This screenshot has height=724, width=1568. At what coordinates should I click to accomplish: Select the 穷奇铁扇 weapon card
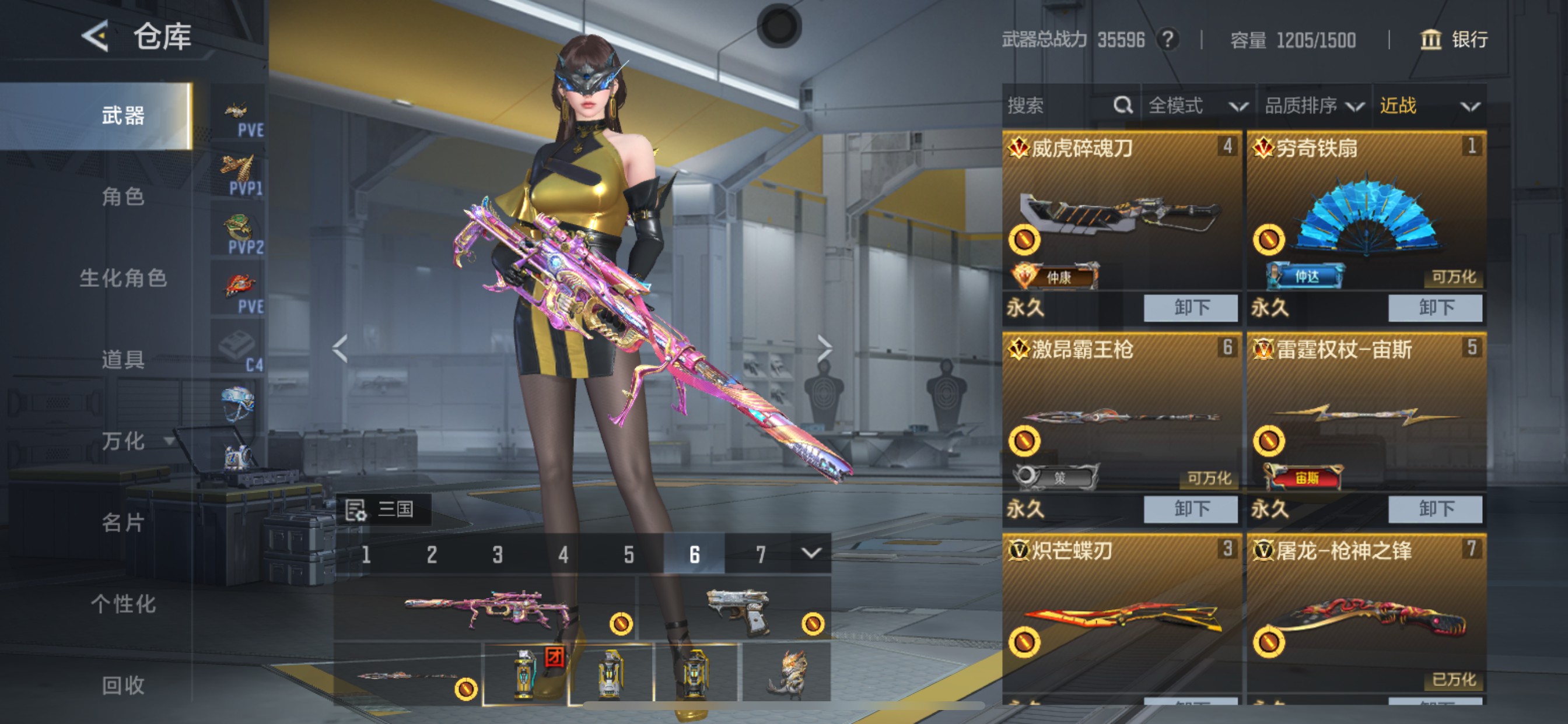tap(1366, 213)
